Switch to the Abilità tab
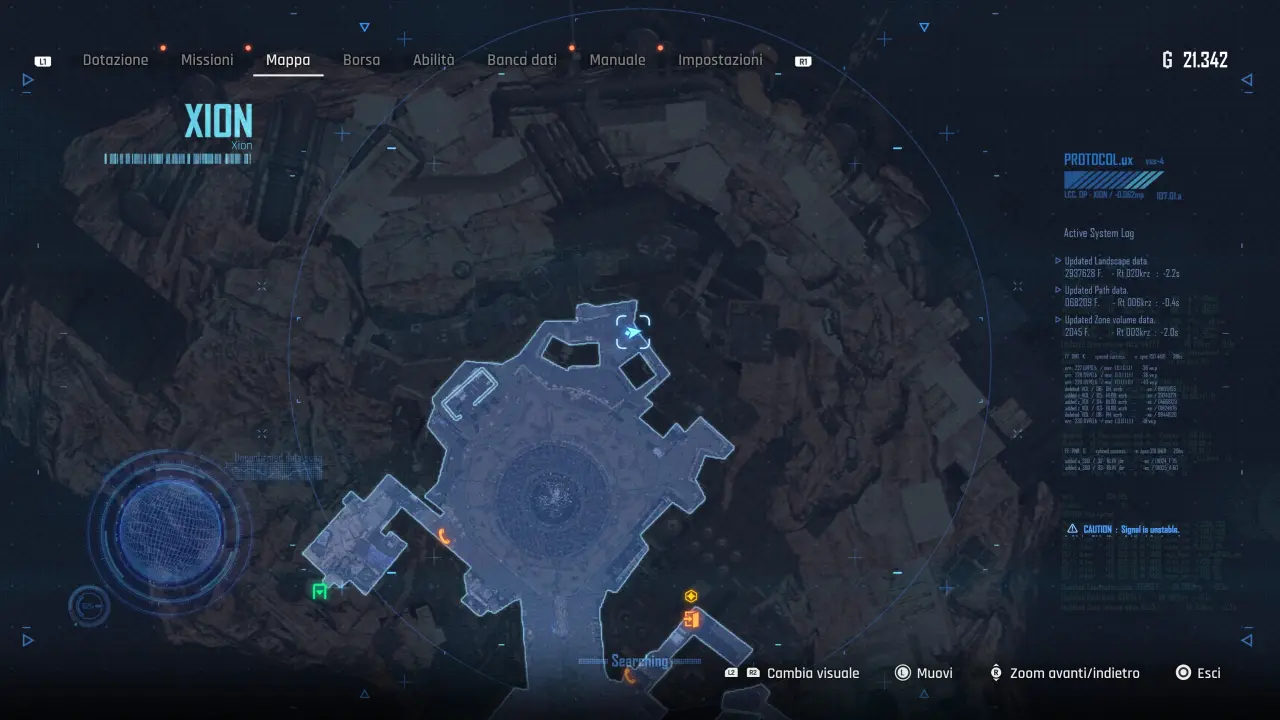The width and height of the screenshot is (1280, 720). click(x=433, y=60)
